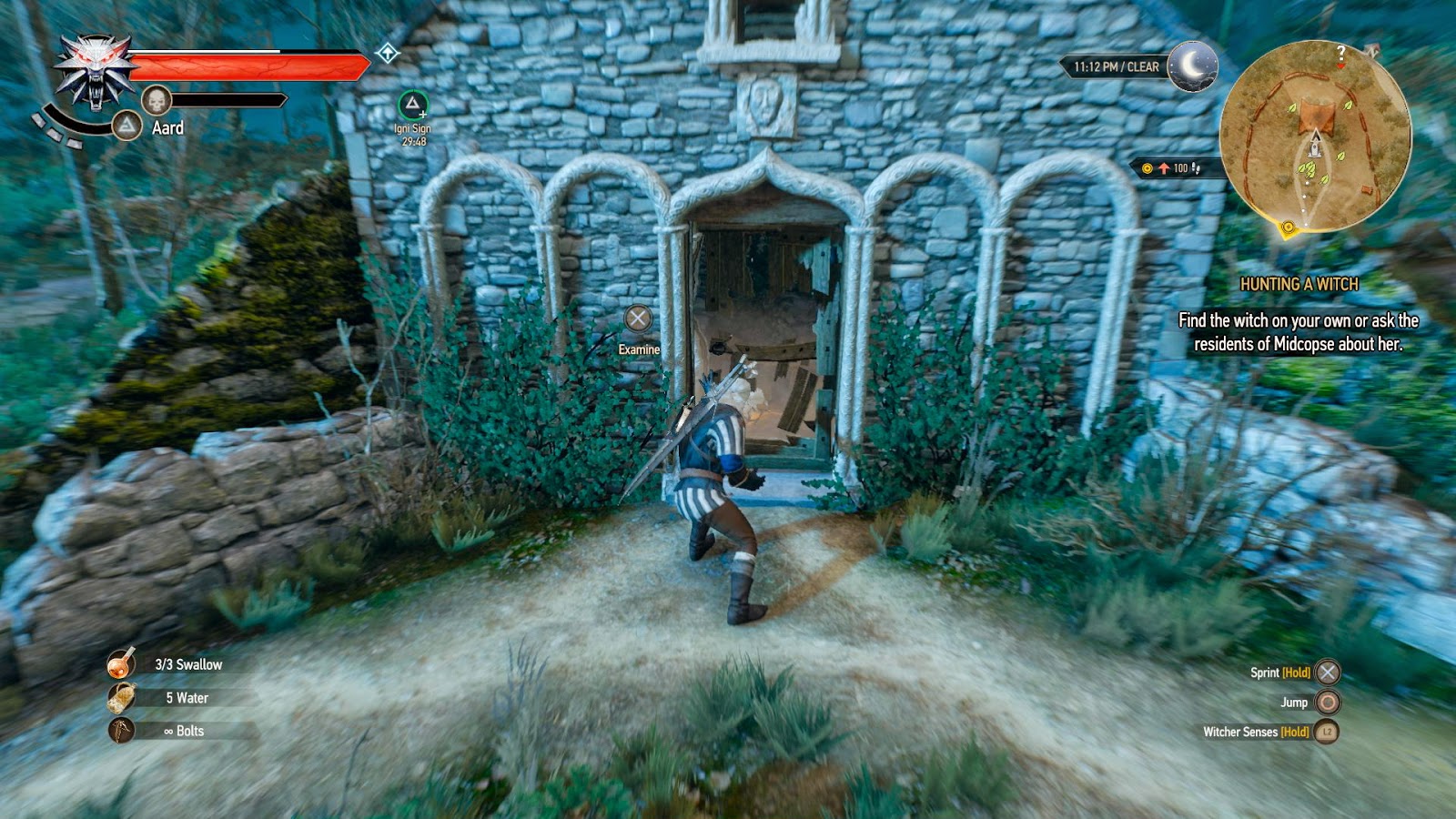This screenshot has height=819, width=1456.
Task: Click the Midcopse quest objective text
Action: 1301,332
